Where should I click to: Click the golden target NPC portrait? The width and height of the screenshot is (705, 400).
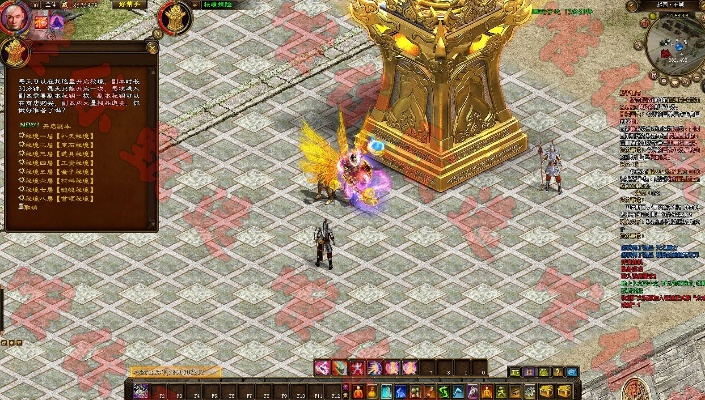[175, 16]
